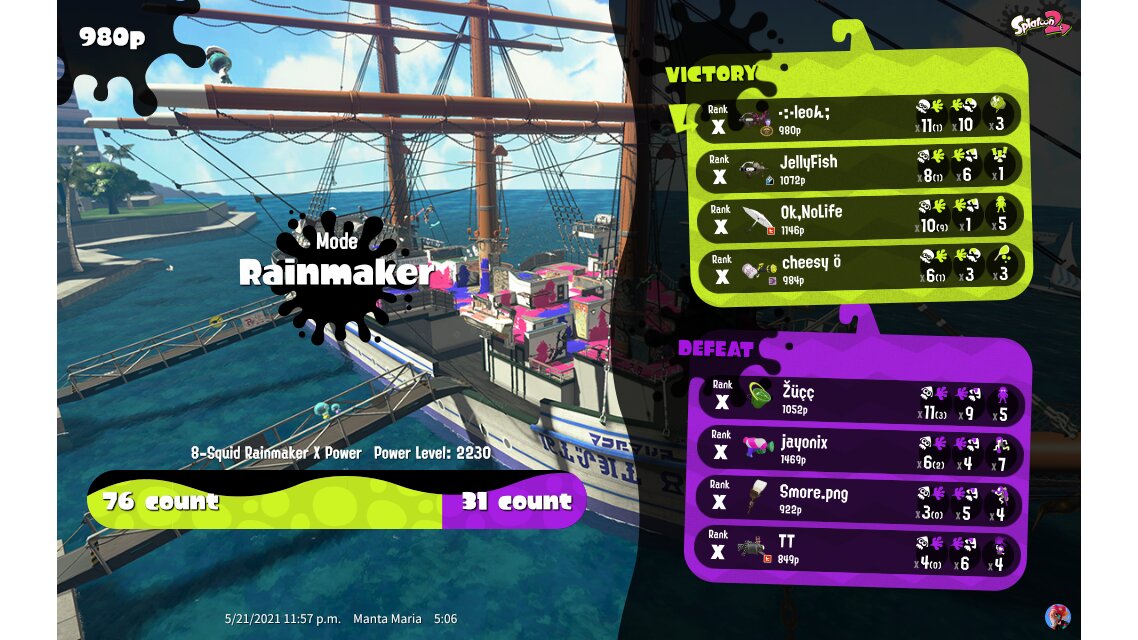Select the -:-leoh; player row

pos(858,117)
